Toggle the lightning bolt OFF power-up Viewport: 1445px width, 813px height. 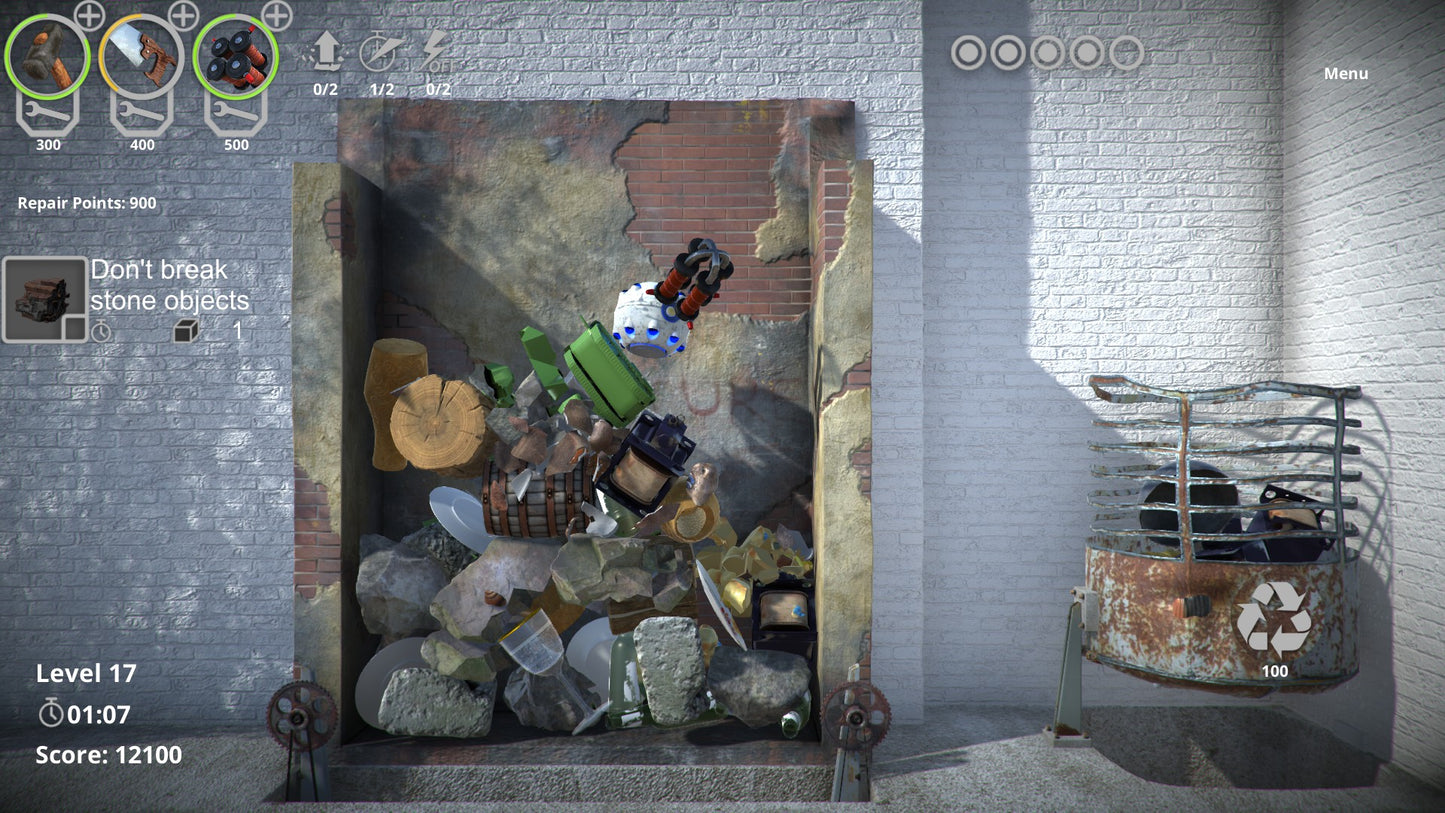pyautogui.click(x=437, y=52)
